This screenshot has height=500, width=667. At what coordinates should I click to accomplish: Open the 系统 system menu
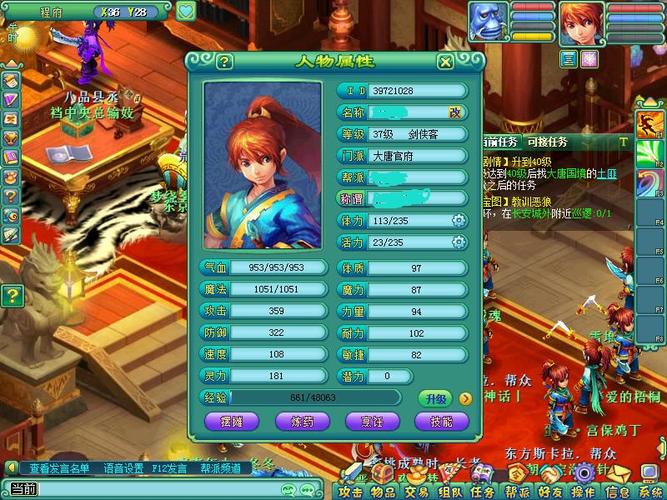(x=649, y=491)
